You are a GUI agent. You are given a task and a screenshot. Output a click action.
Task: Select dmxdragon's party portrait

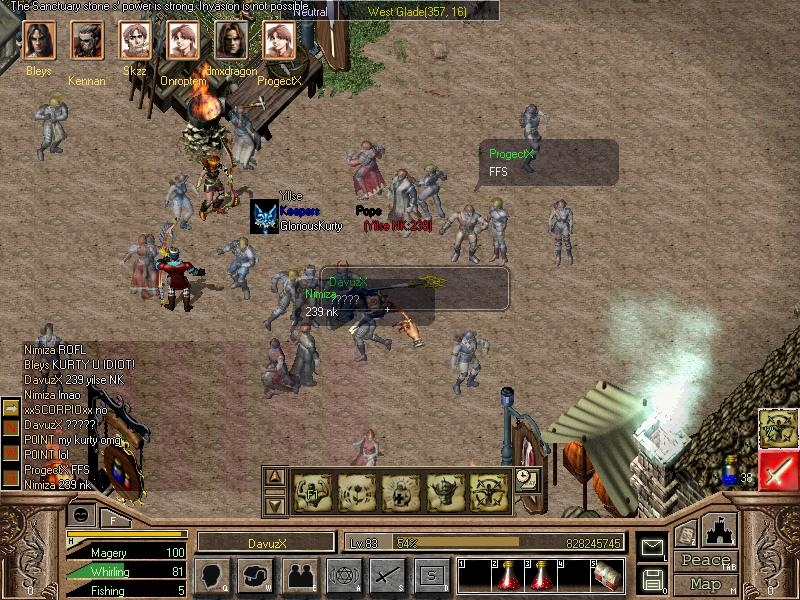[x=231, y=41]
